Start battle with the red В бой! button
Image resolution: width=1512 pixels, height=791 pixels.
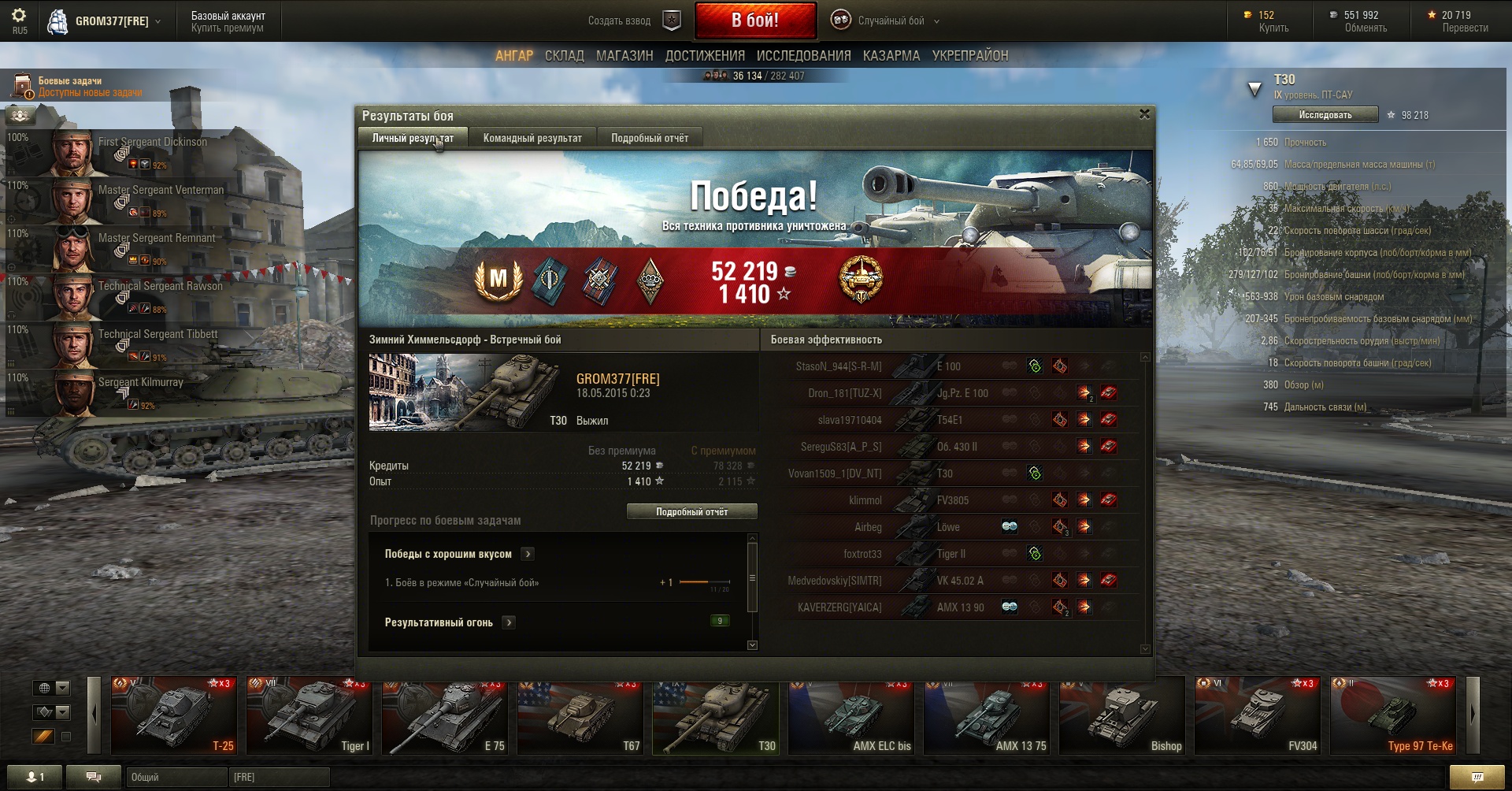click(755, 20)
